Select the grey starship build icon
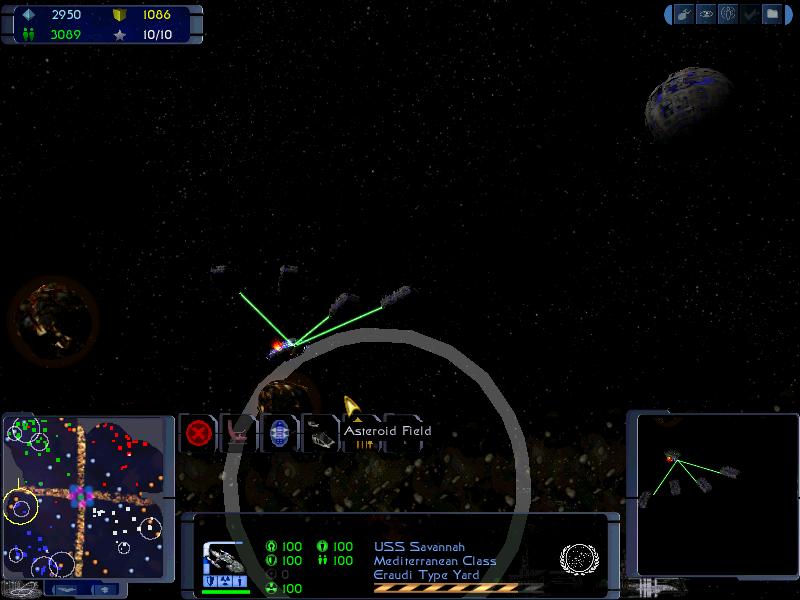Screen dimensions: 800x600 pyautogui.click(x=321, y=433)
